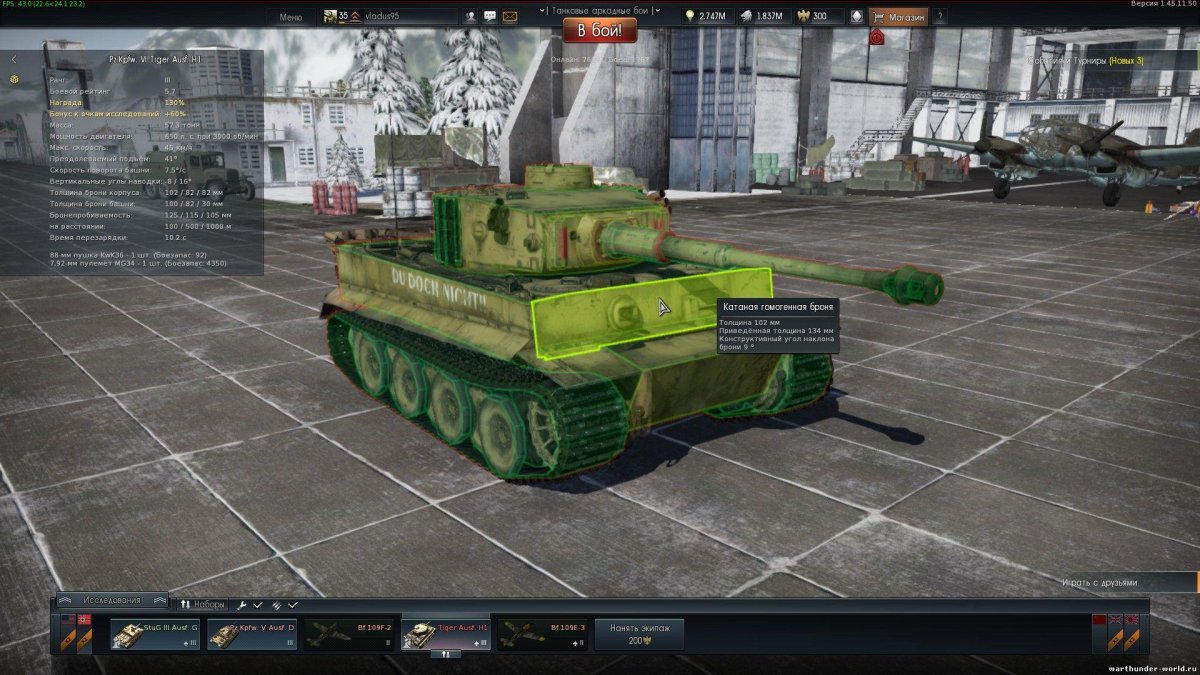Click the question mark help button
This screenshot has height=675, width=1200.
(940, 17)
